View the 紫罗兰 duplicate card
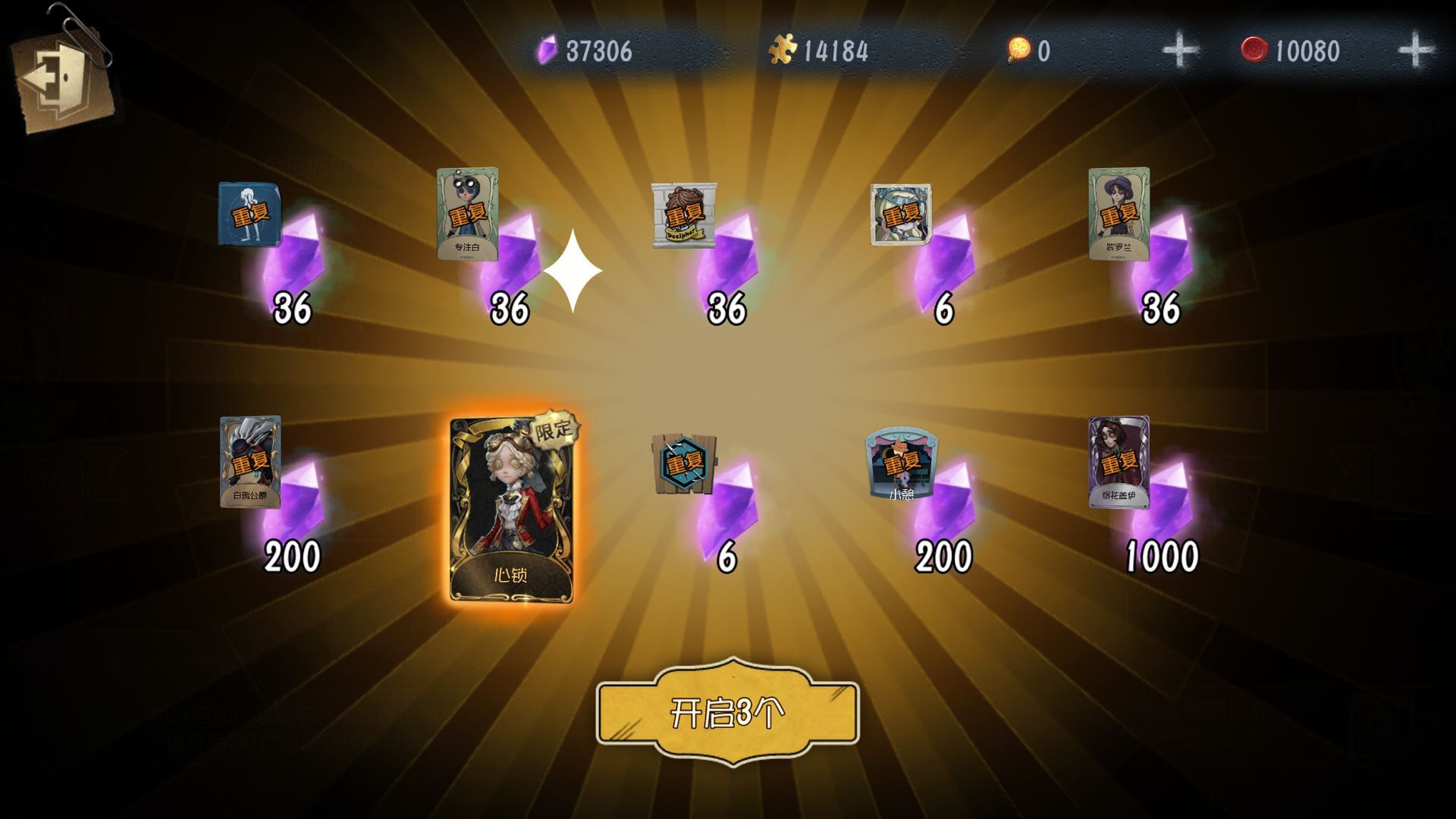The image size is (1456, 819). click(x=1119, y=215)
